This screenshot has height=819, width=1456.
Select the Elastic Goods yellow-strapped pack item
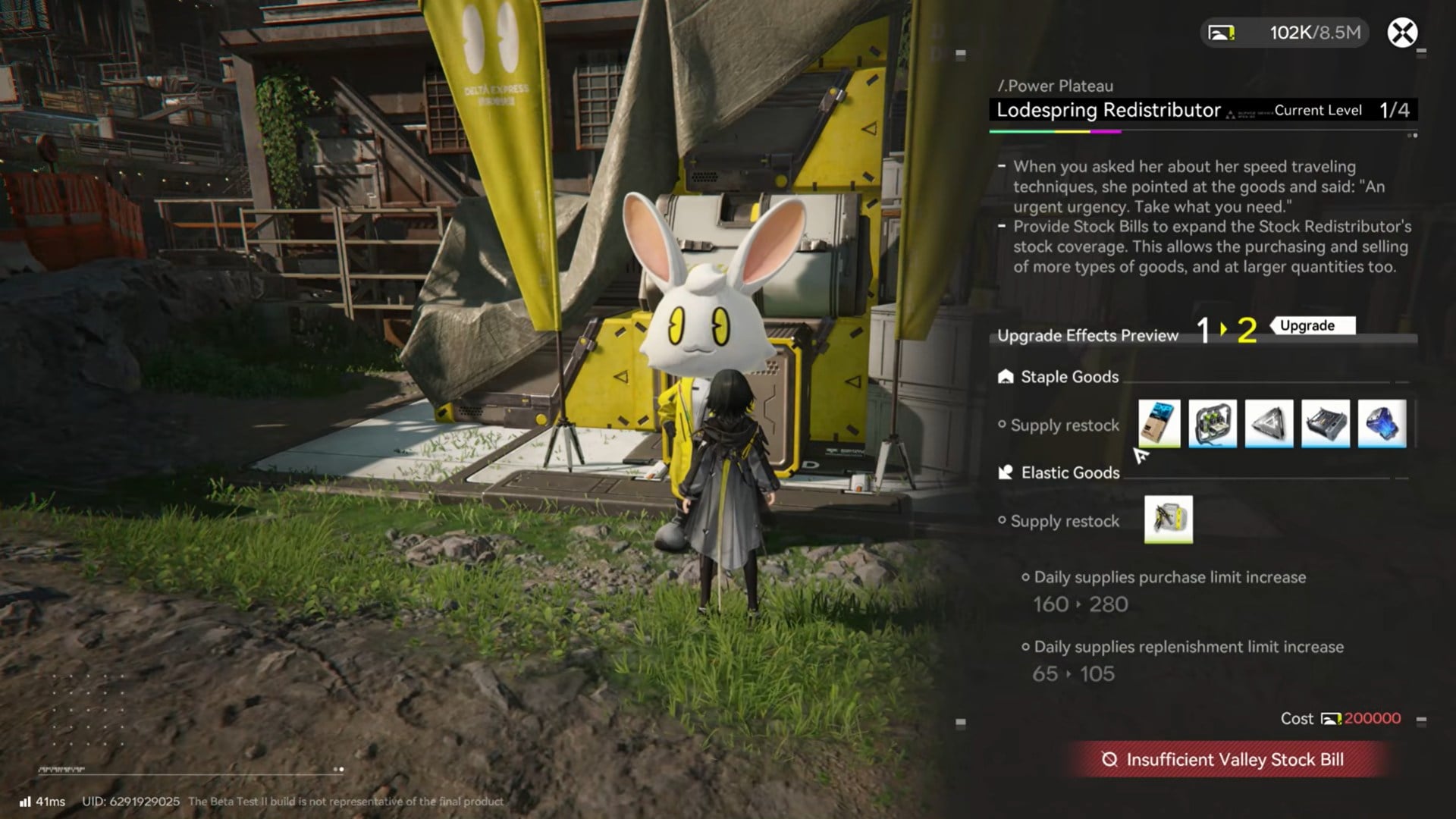pos(1168,519)
